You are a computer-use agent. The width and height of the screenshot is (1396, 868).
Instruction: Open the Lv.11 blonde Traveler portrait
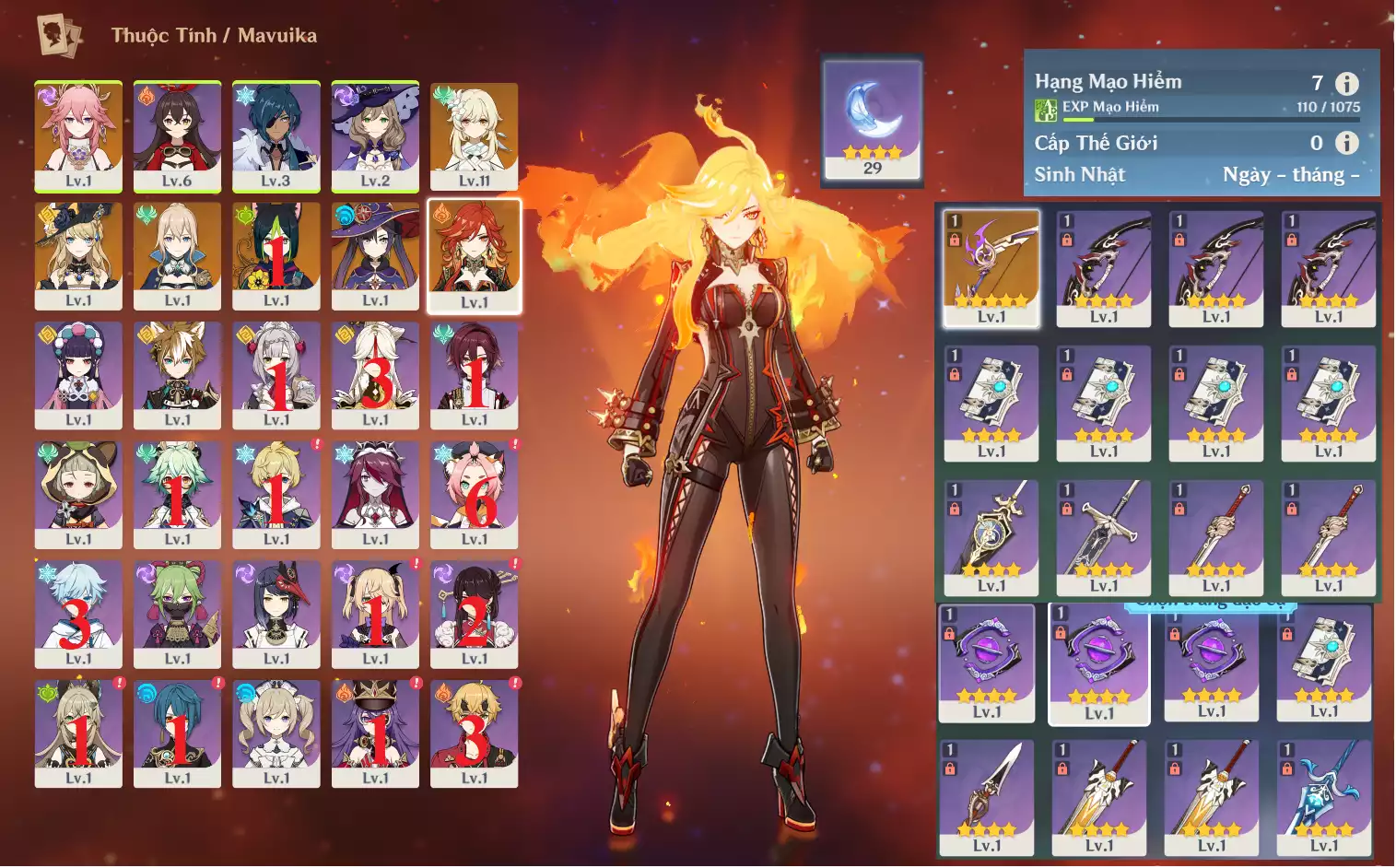[x=474, y=135]
